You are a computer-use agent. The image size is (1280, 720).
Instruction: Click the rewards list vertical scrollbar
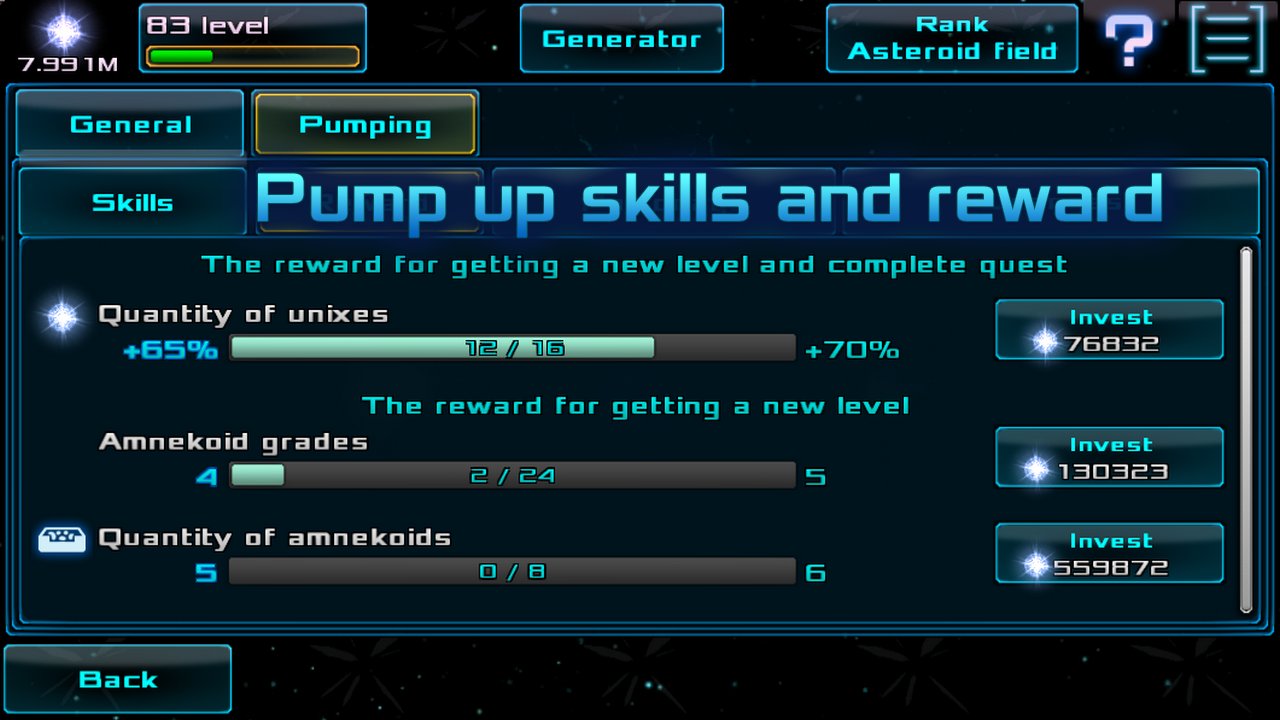click(1246, 430)
